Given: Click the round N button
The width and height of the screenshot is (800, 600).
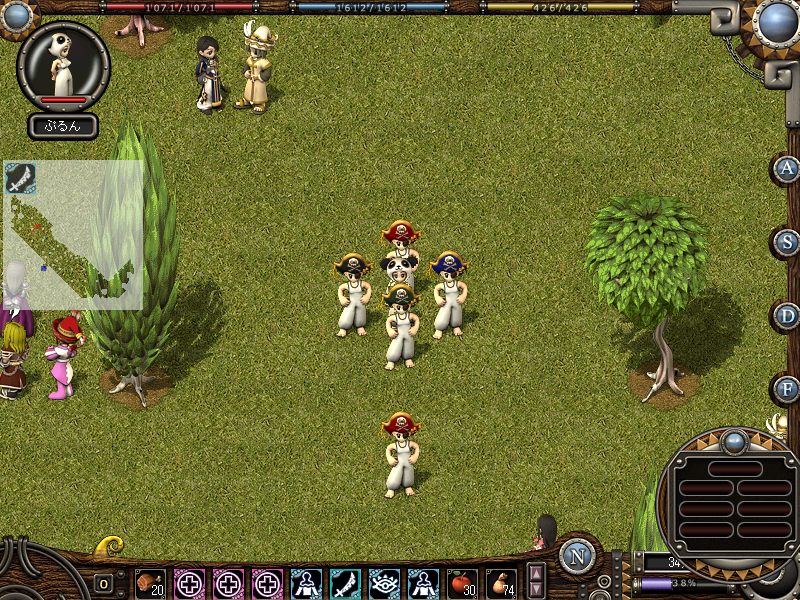Looking at the screenshot, I should click(577, 555).
